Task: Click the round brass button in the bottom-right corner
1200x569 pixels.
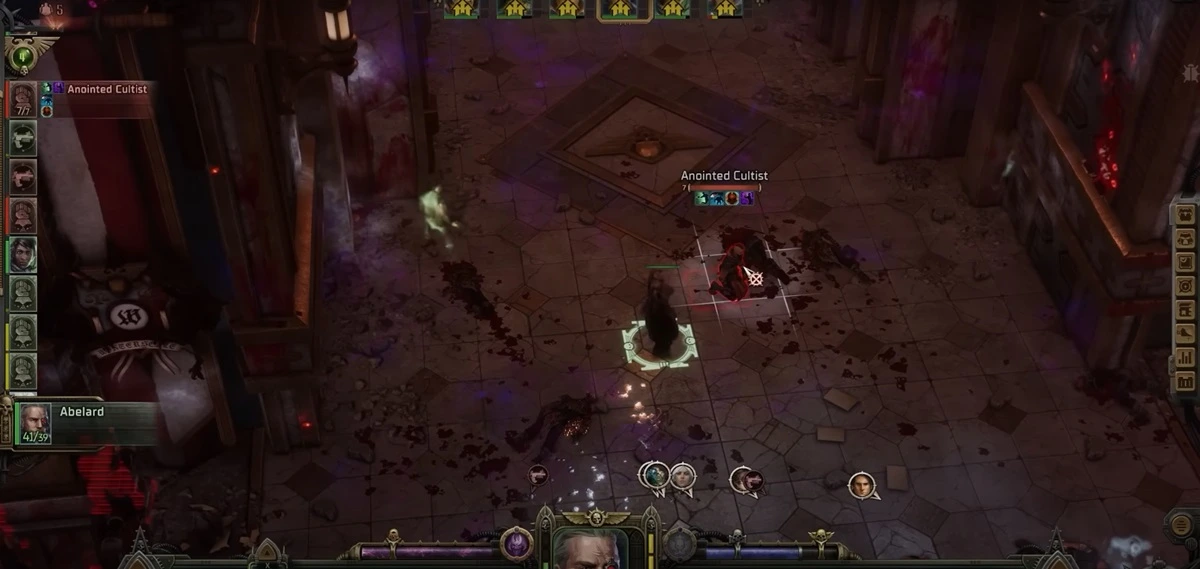Action: tap(1181, 526)
